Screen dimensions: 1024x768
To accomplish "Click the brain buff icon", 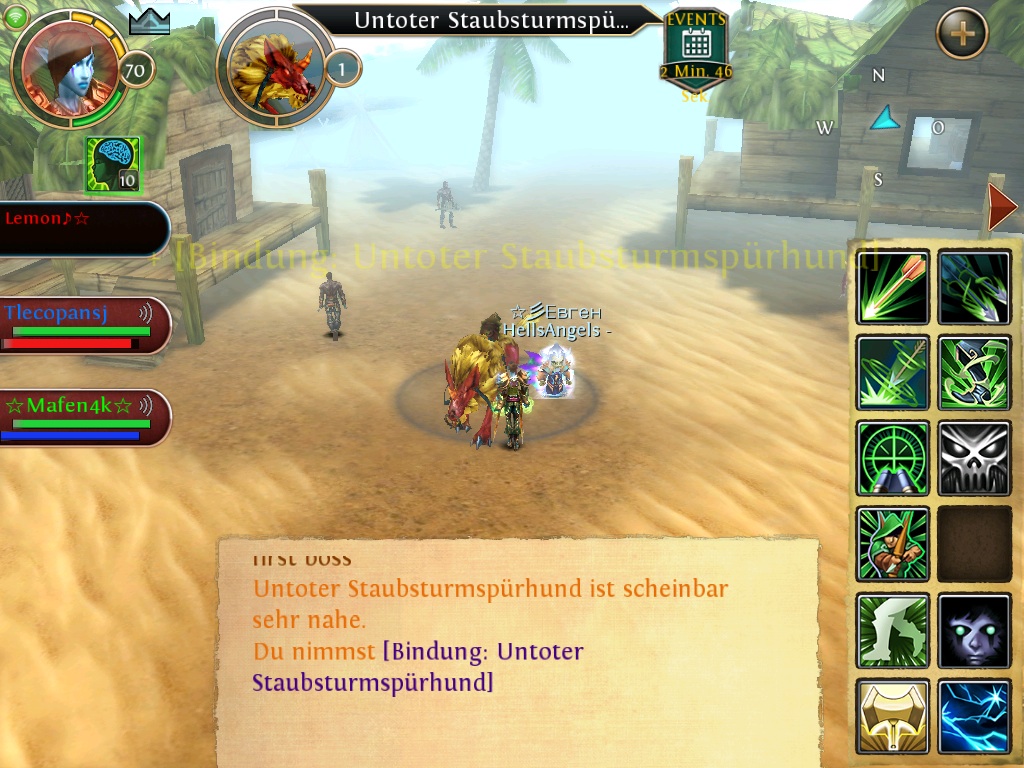I will tap(112, 164).
